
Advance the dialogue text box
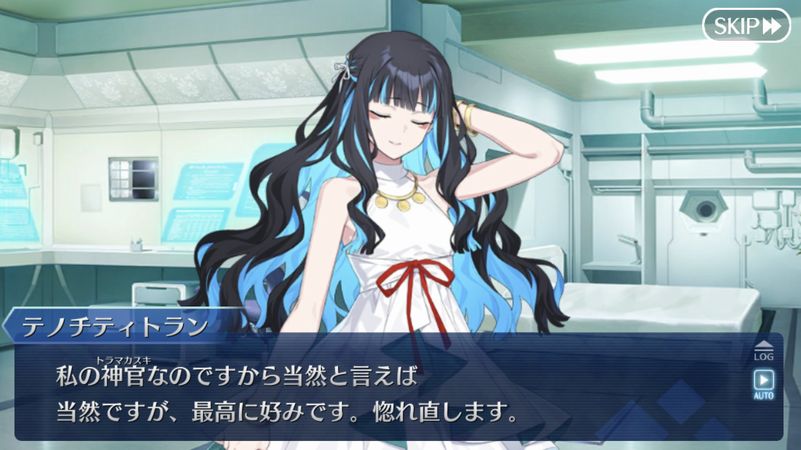pos(390,392)
